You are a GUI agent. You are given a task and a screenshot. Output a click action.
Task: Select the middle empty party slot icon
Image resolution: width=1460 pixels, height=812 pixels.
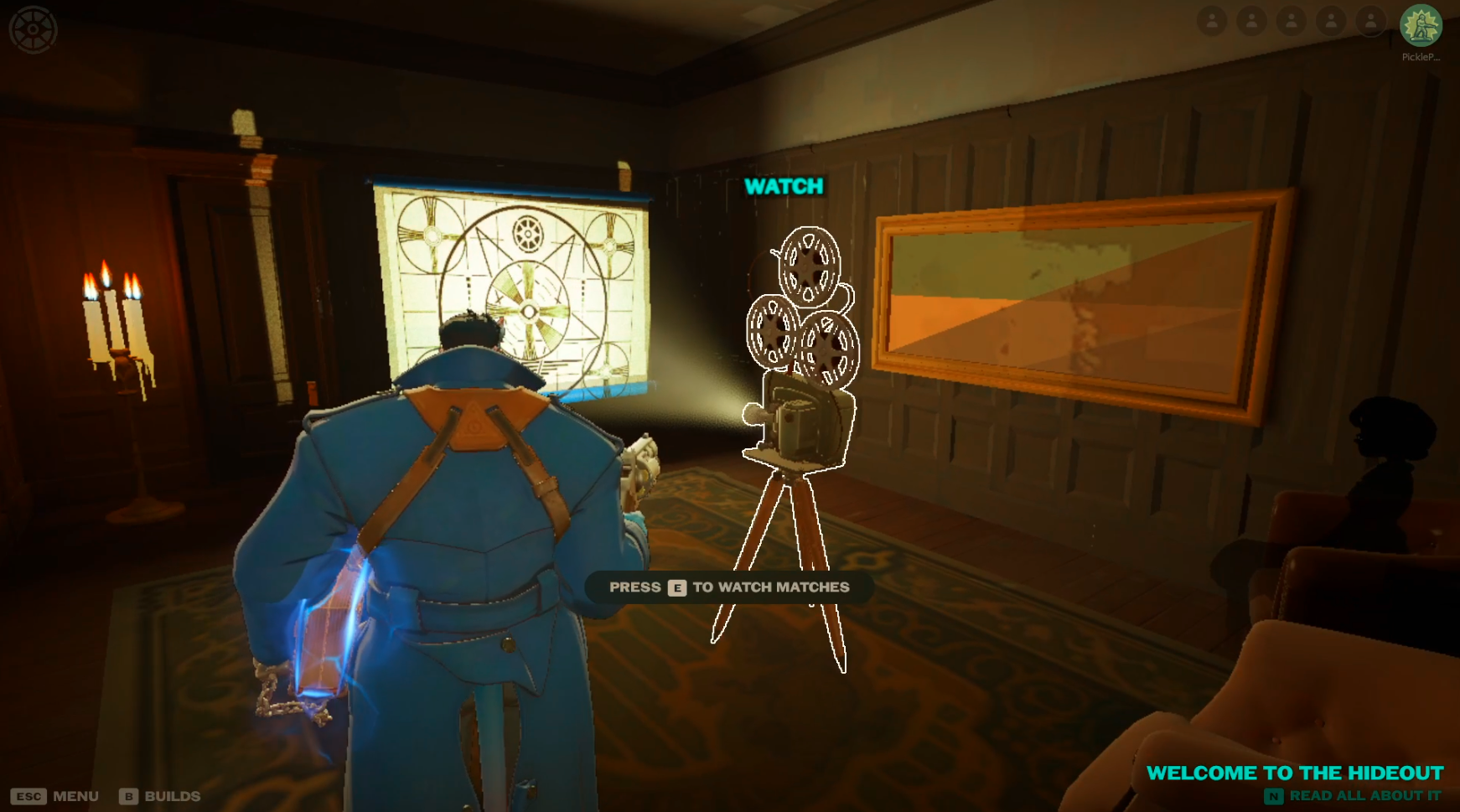pyautogui.click(x=1291, y=22)
